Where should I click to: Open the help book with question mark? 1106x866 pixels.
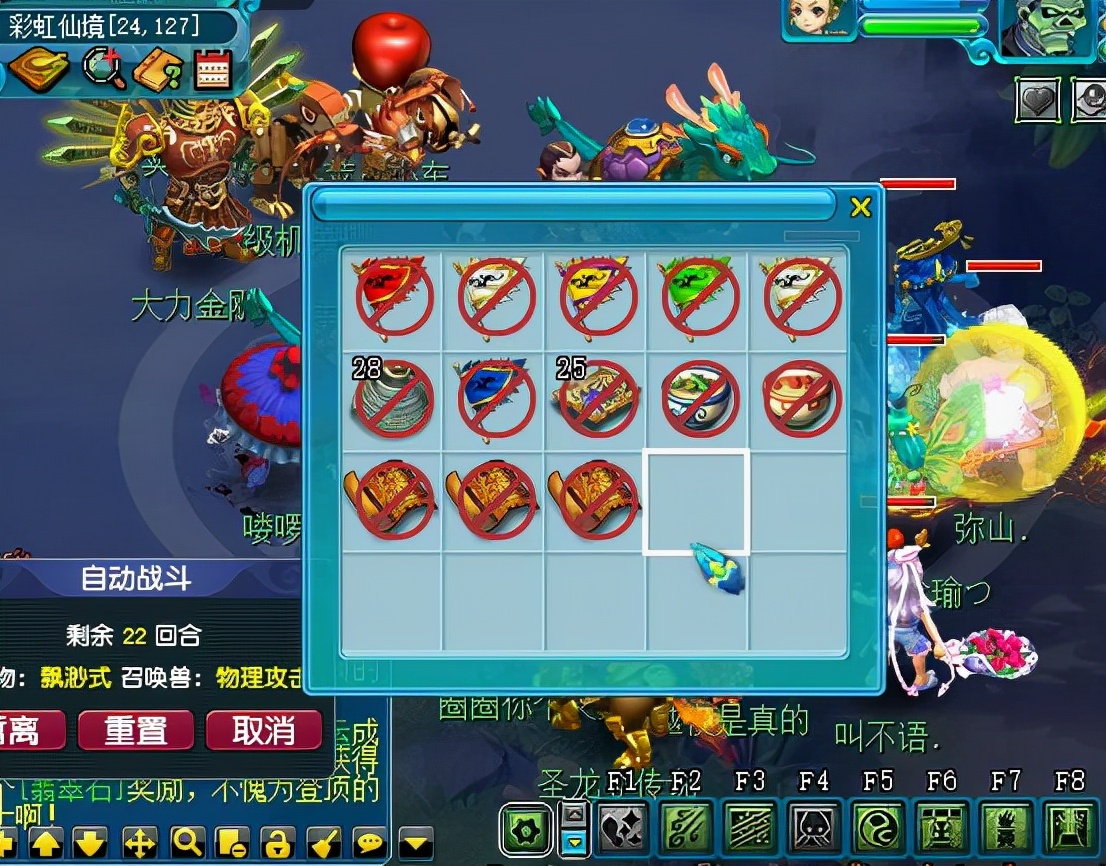(158, 70)
